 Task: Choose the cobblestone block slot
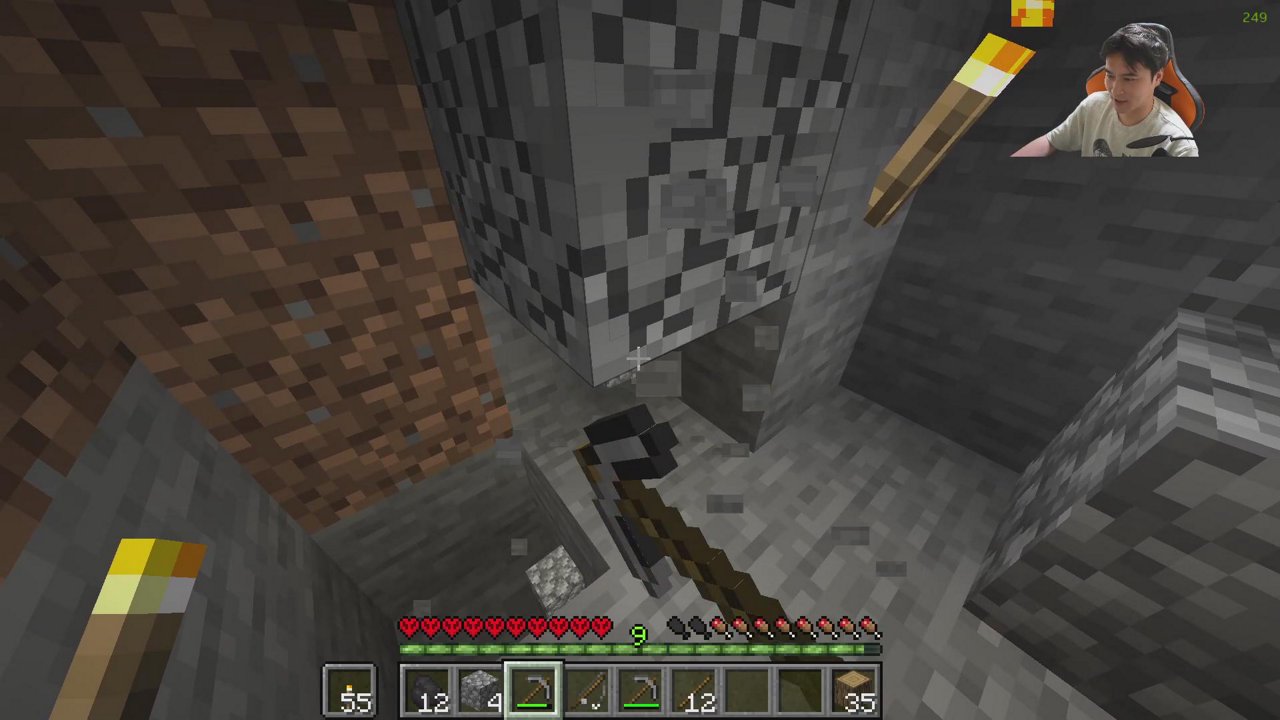(481, 692)
